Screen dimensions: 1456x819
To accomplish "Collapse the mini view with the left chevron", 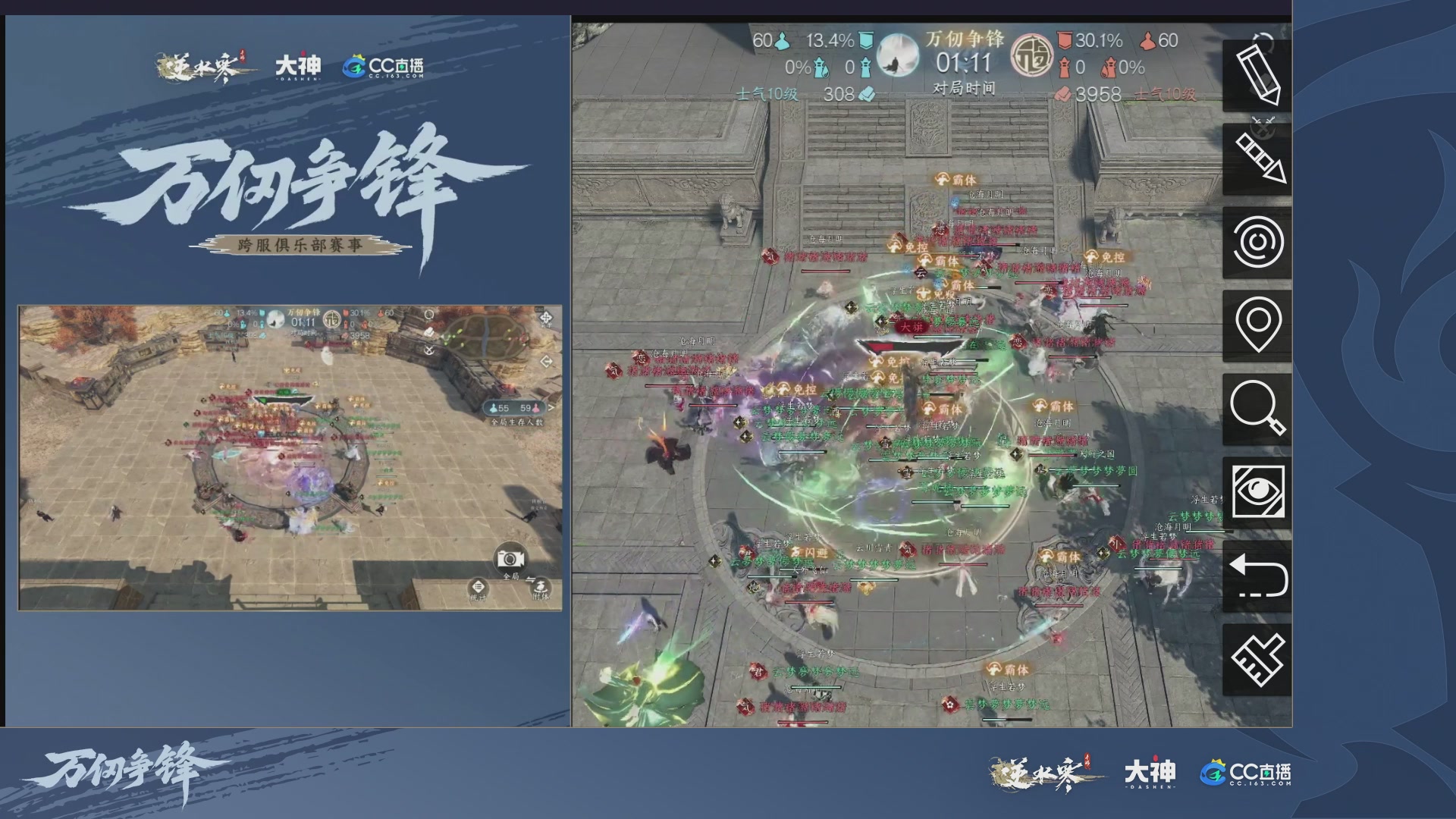I will tap(547, 362).
